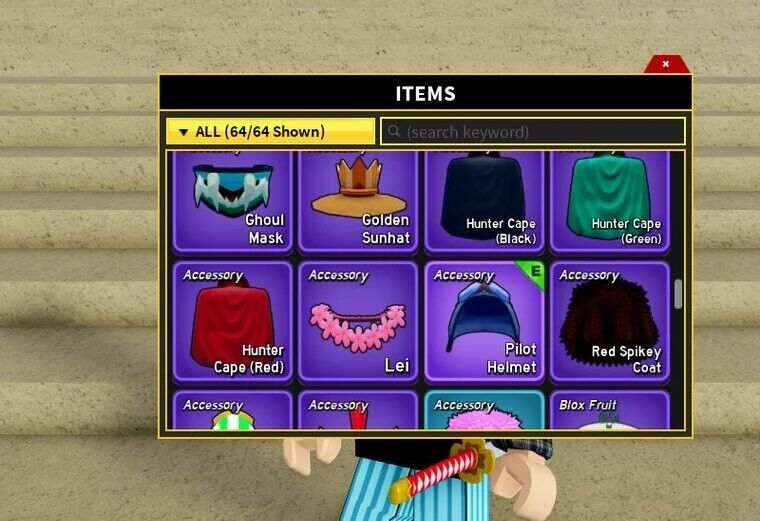The width and height of the screenshot is (760, 521).
Task: Select the Blox Fruit item slot
Action: pos(609,412)
